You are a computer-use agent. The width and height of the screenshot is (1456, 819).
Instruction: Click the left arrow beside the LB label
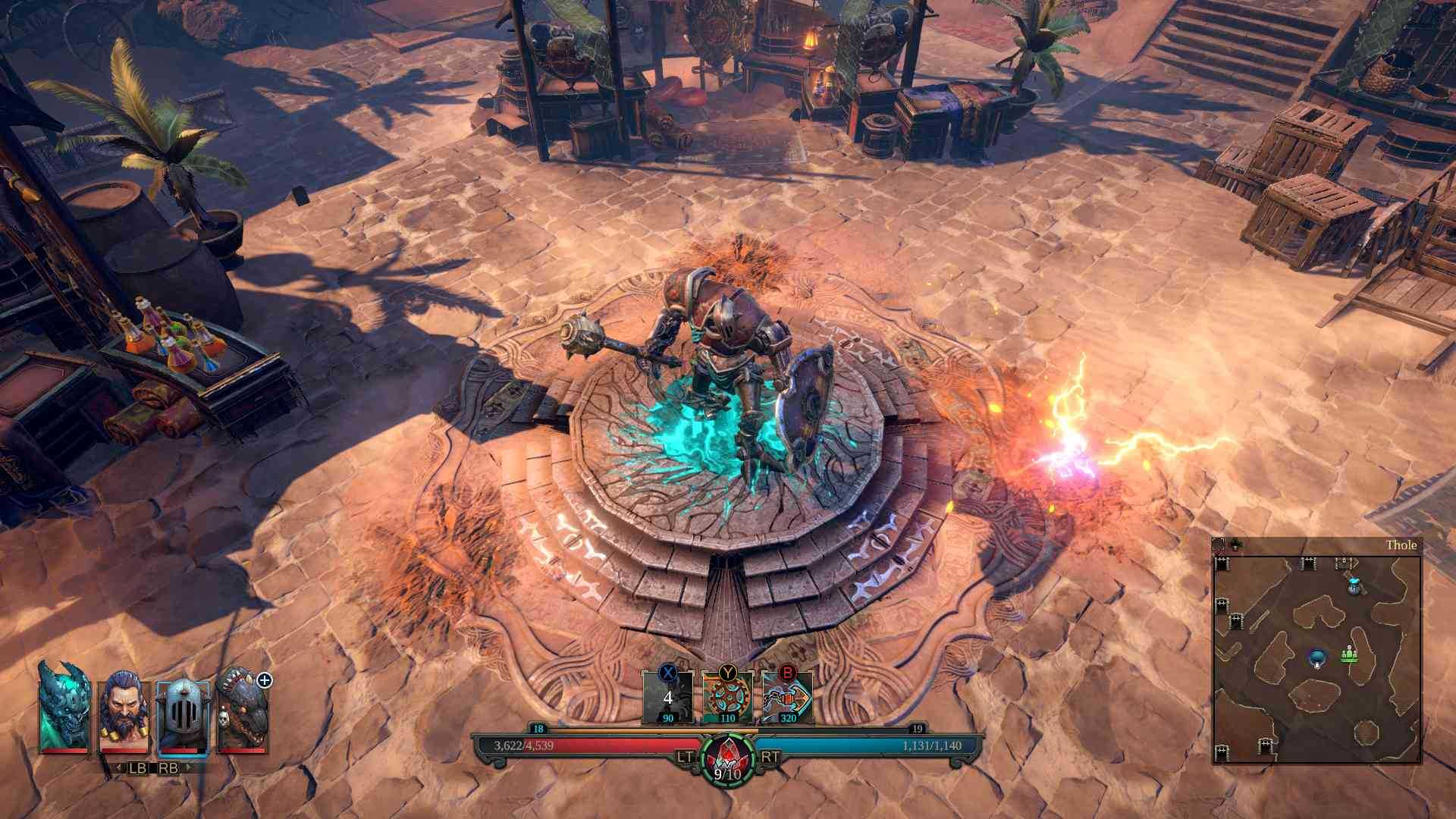118,767
